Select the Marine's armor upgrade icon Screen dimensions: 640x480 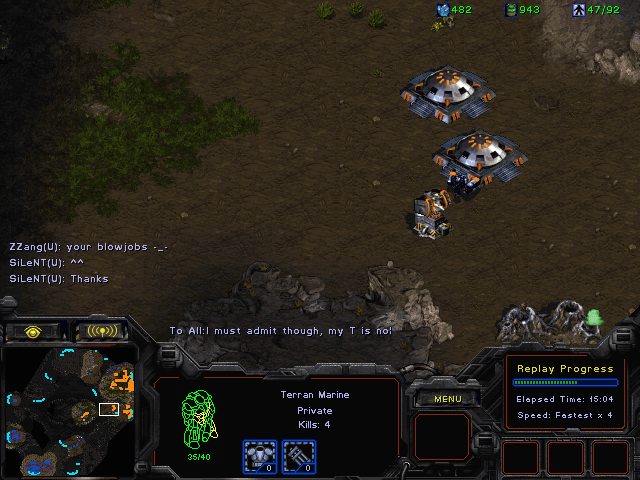(260, 456)
